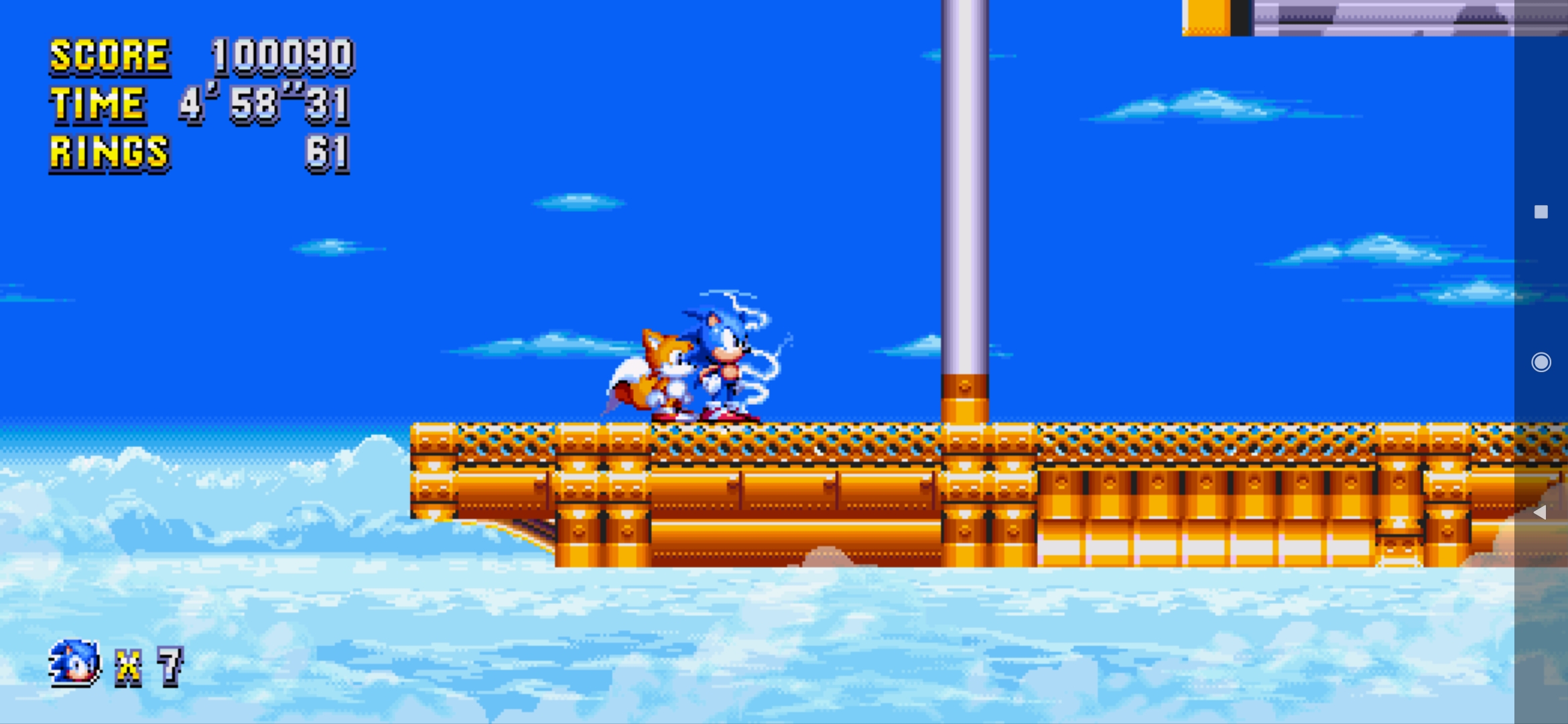This screenshot has width=1568, height=724.
Task: Tap the tall silver pole structure
Action: click(965, 201)
